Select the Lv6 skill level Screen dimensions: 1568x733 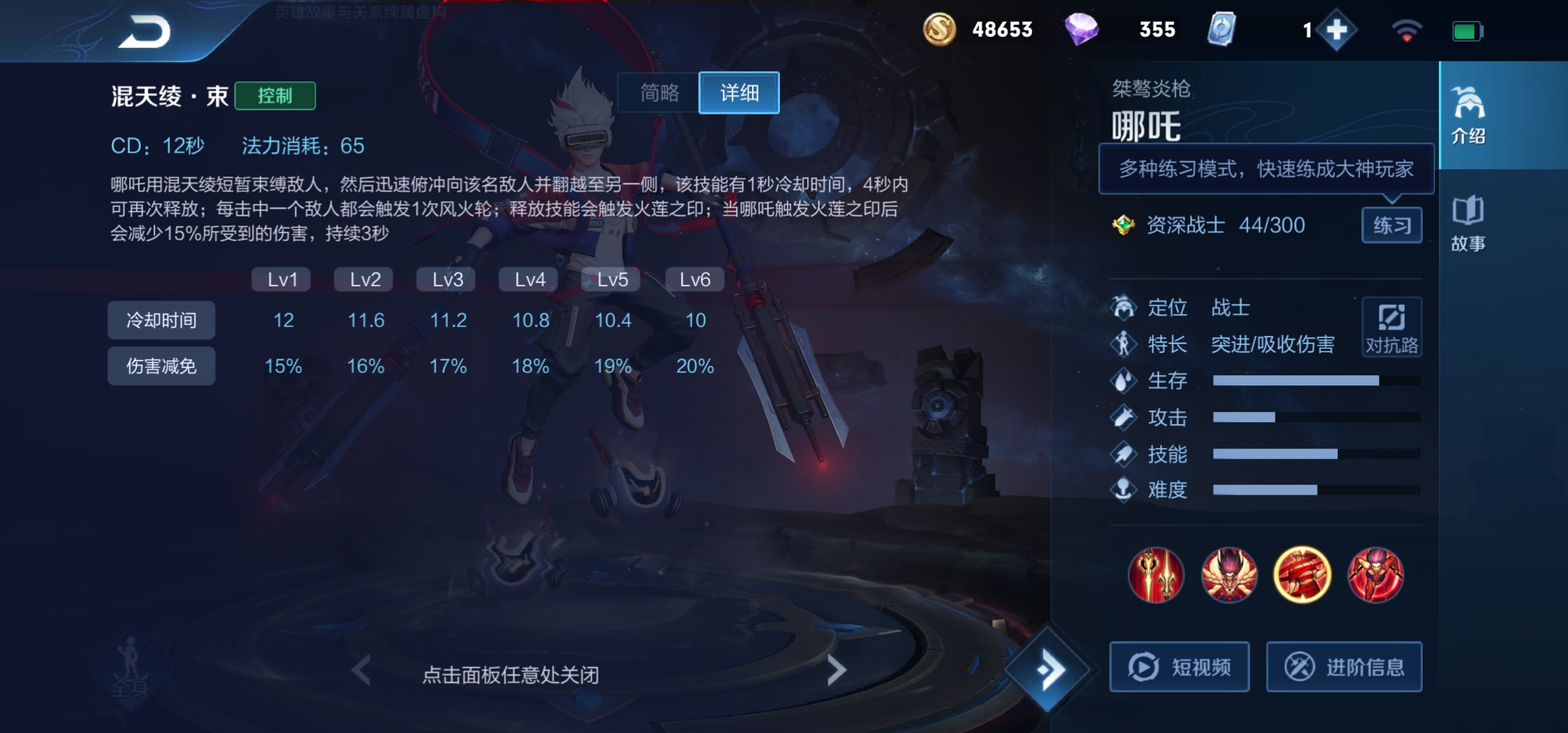click(x=694, y=278)
